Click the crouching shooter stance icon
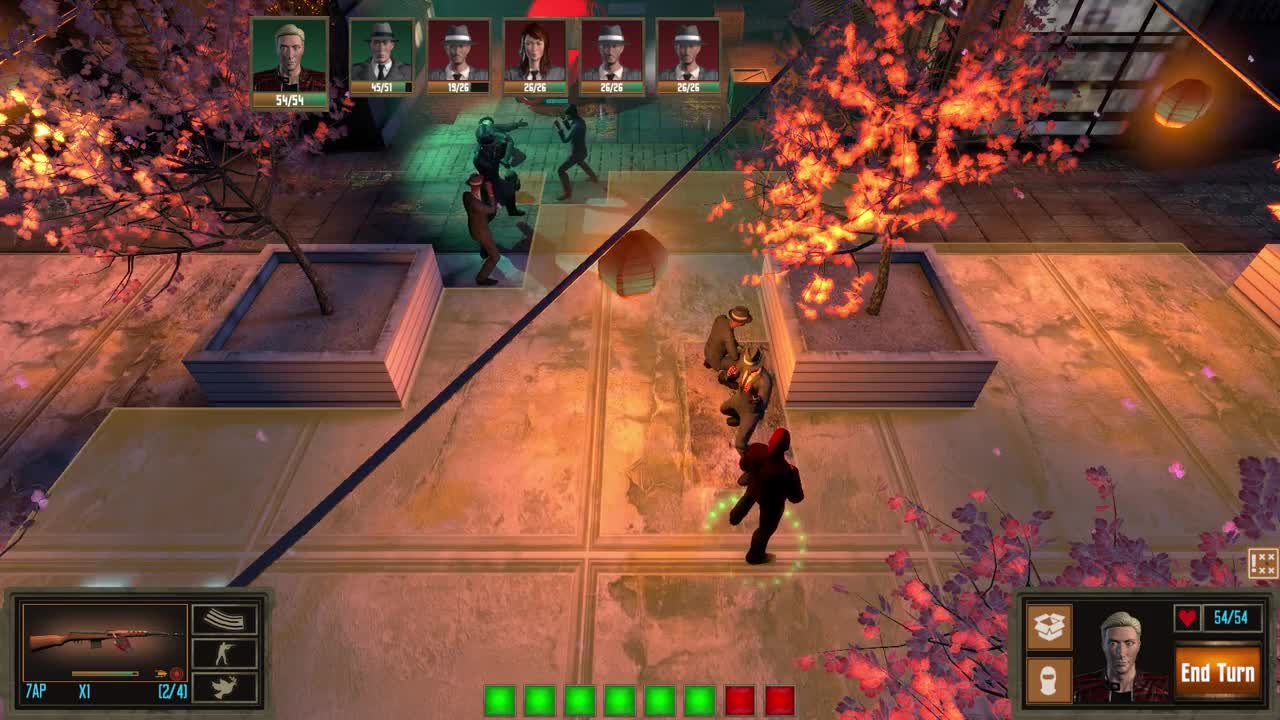The image size is (1280, 720). pos(224,652)
